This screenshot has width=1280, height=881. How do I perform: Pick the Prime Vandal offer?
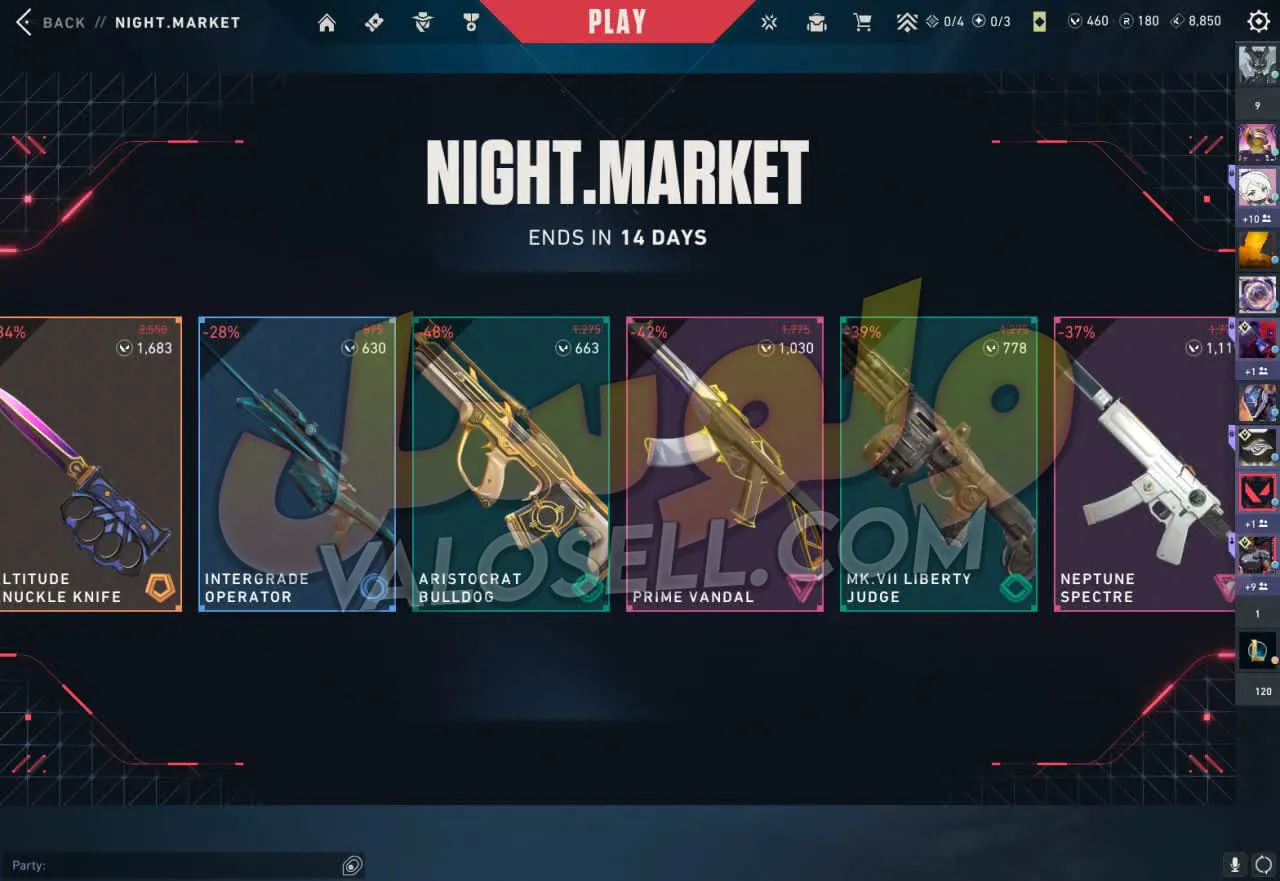(x=725, y=464)
